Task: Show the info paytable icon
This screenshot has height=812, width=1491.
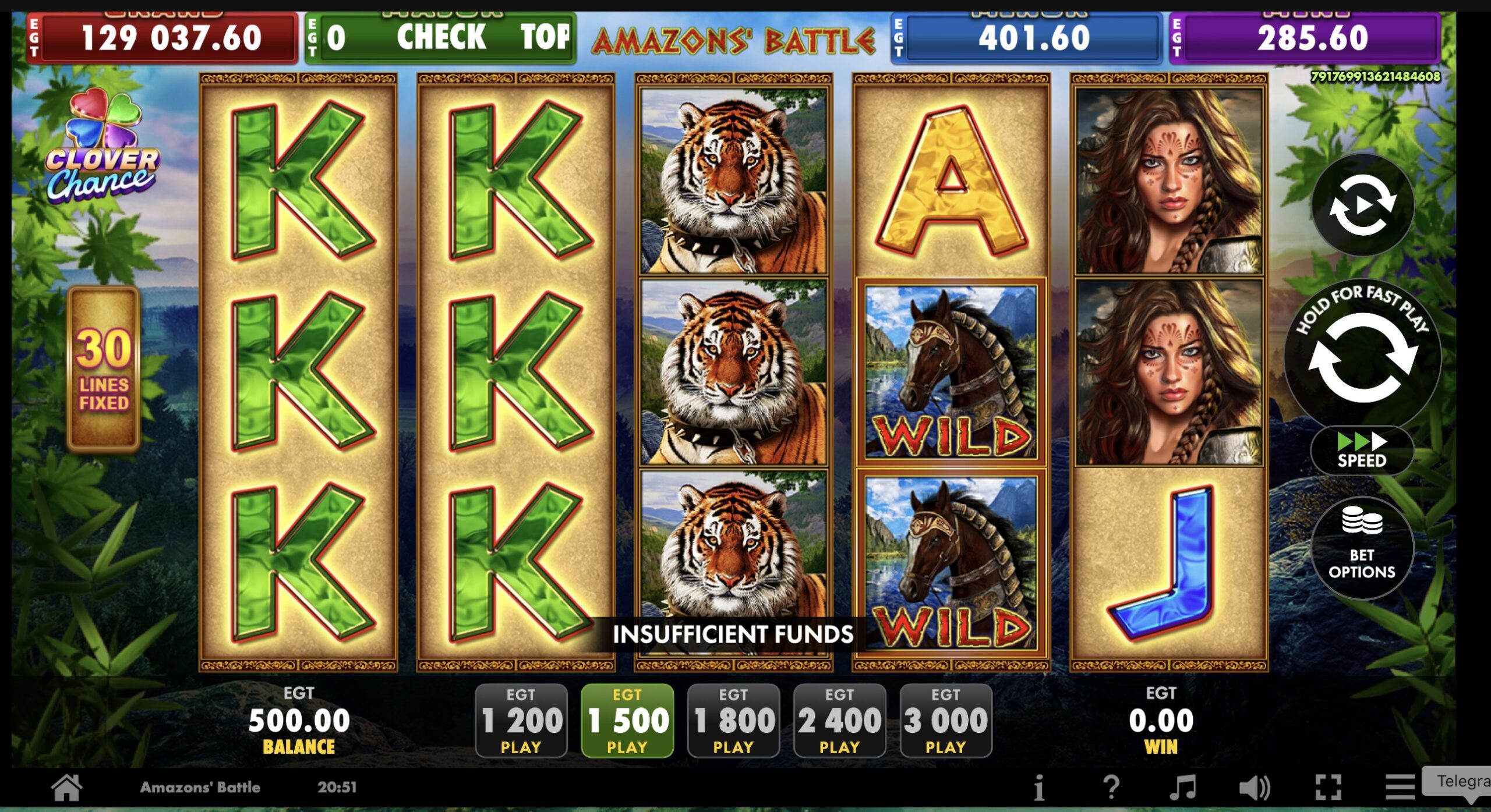Action: tap(1038, 789)
